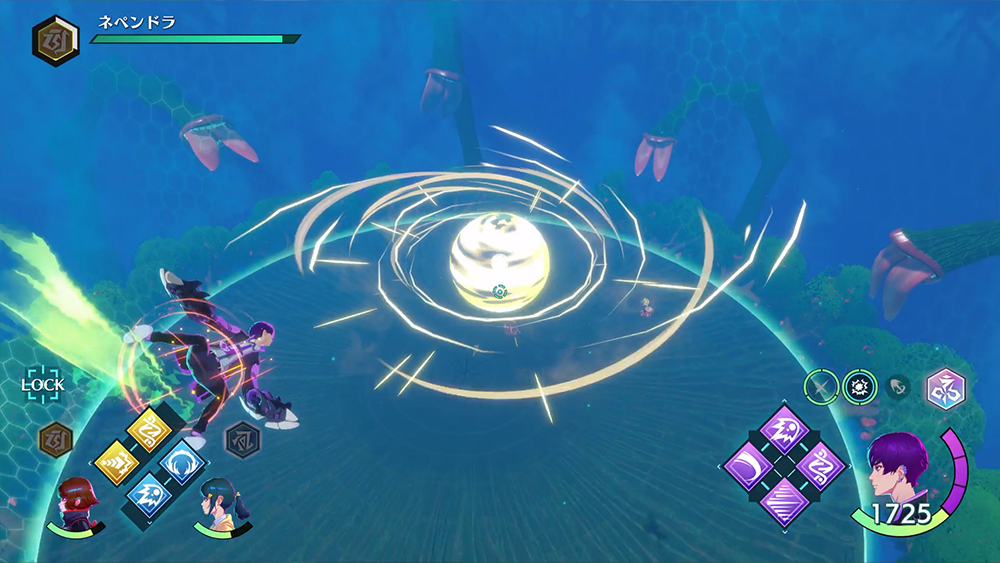1000x563 pixels.
Task: Activate the gold swirl rune skill
Action: (148, 431)
